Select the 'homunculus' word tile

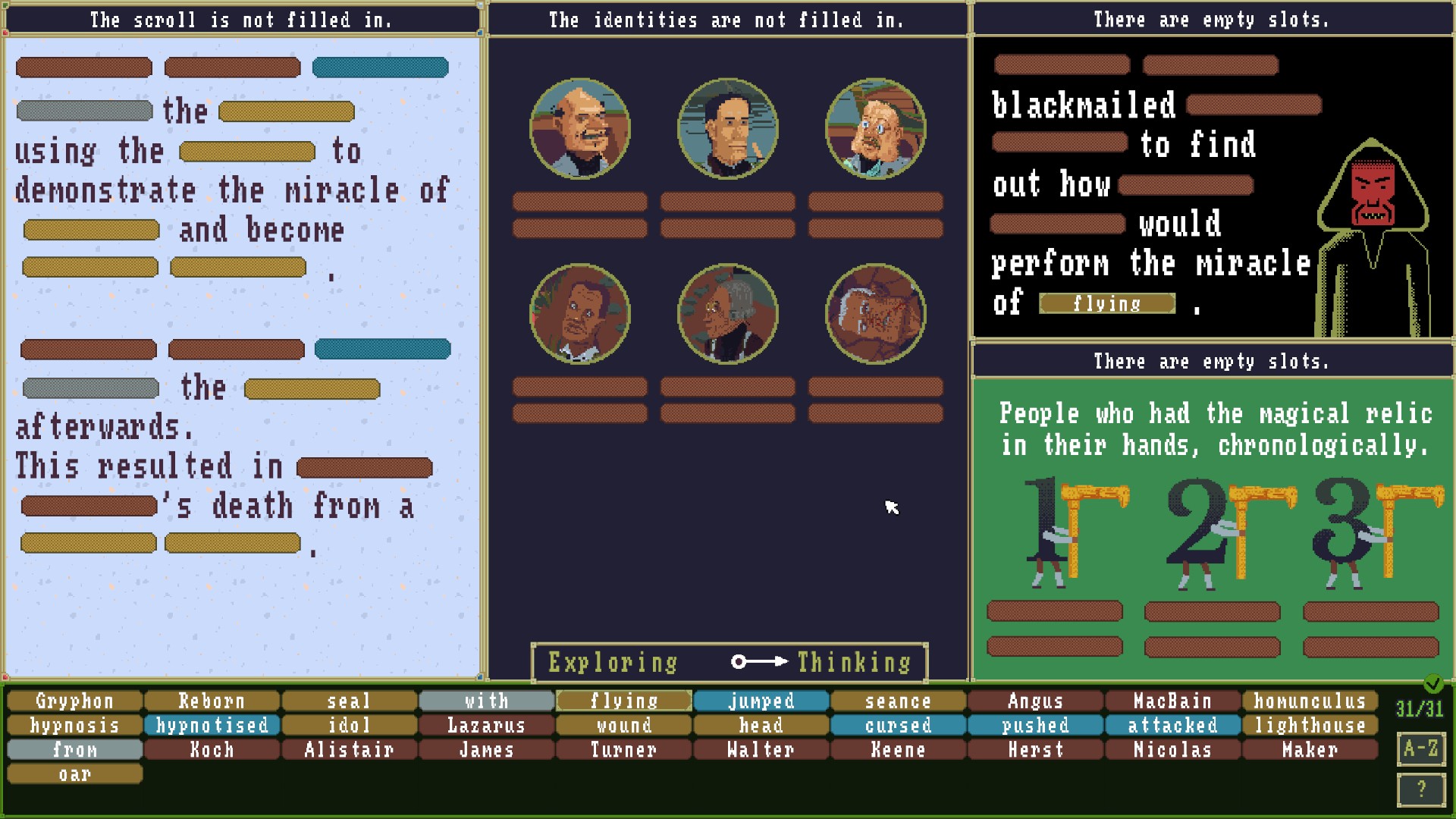[1310, 701]
